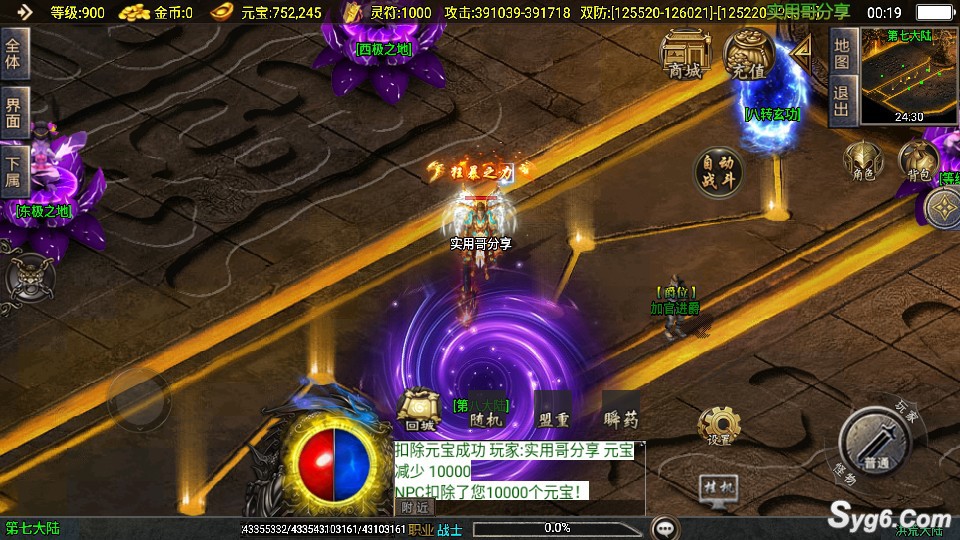Select the 界面 tab
The image size is (960, 540).
click(x=14, y=112)
